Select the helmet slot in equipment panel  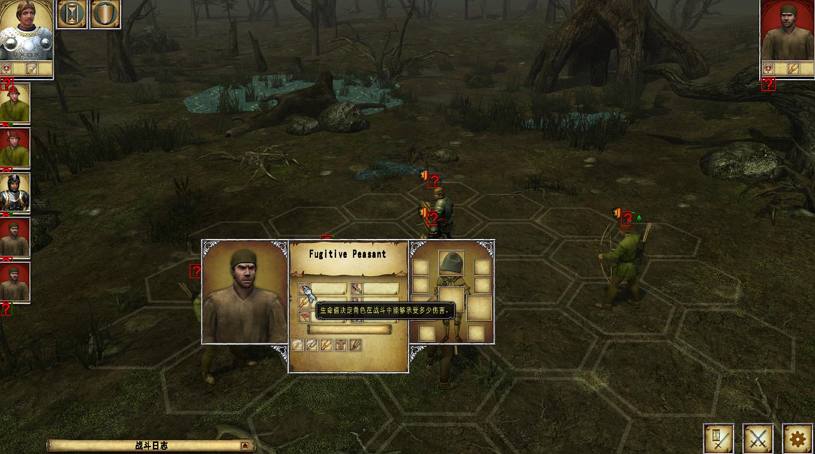(452, 264)
